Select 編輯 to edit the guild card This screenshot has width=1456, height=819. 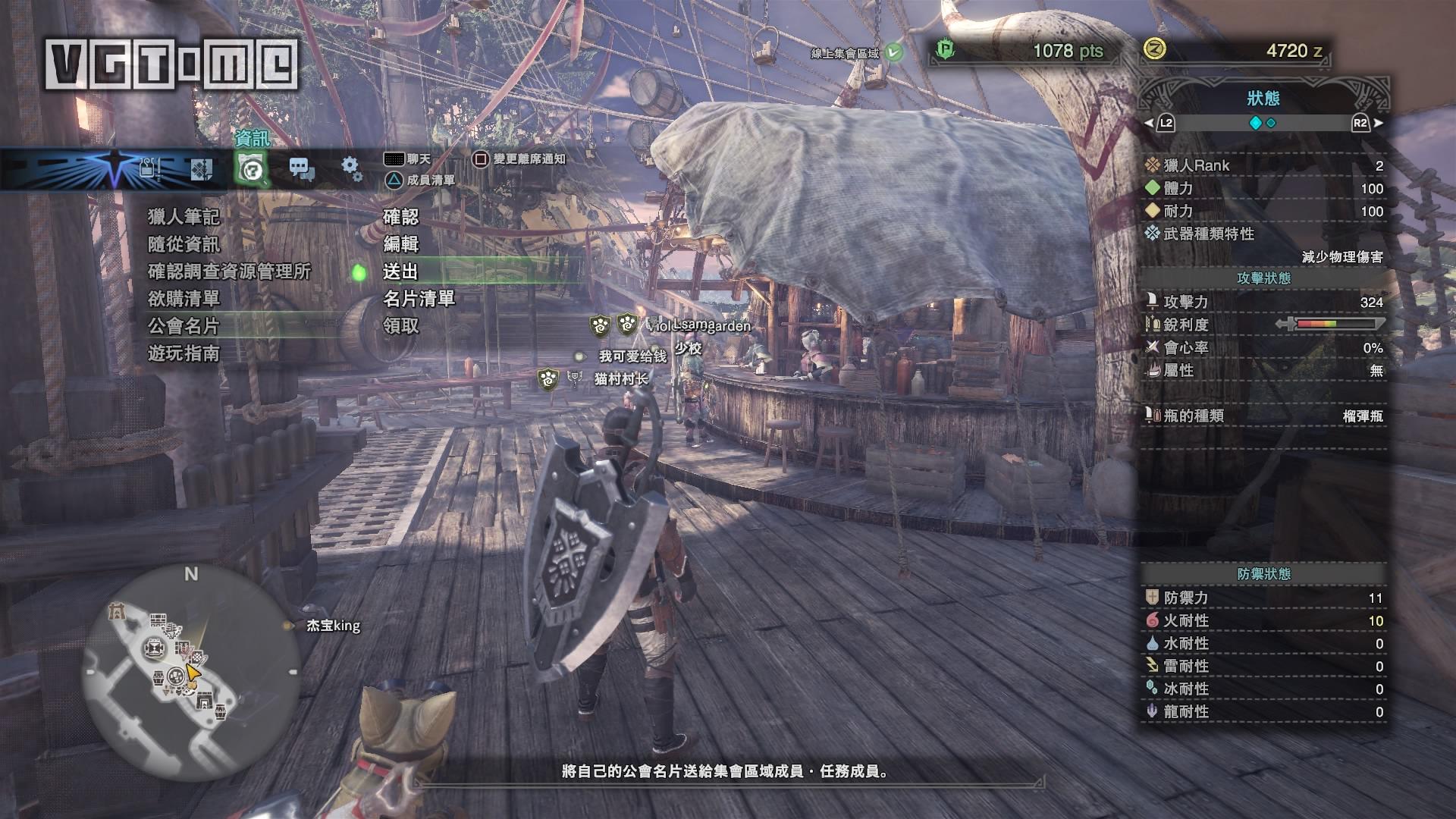coord(400,244)
